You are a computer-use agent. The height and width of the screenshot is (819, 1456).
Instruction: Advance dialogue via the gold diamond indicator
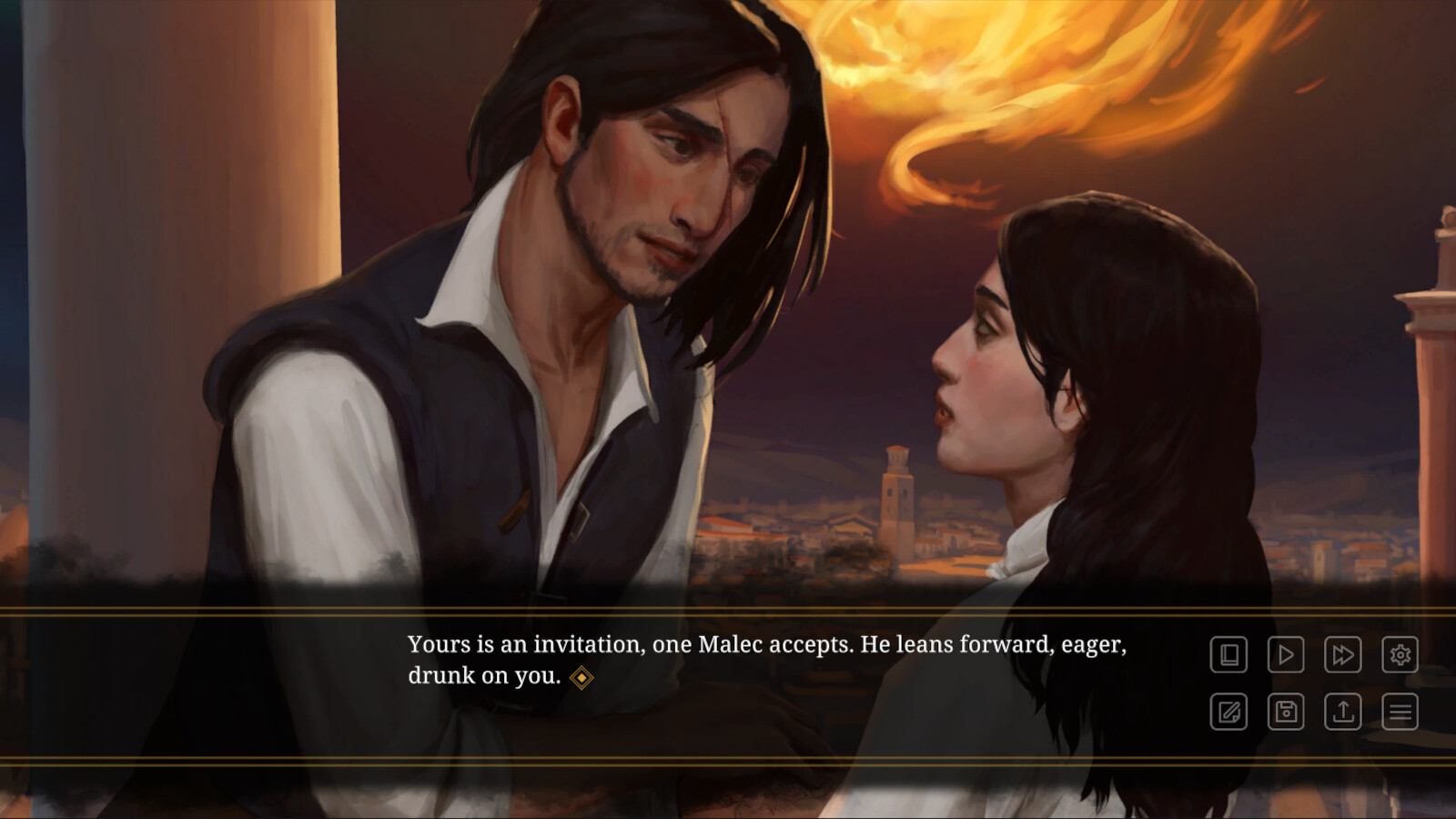tap(581, 678)
